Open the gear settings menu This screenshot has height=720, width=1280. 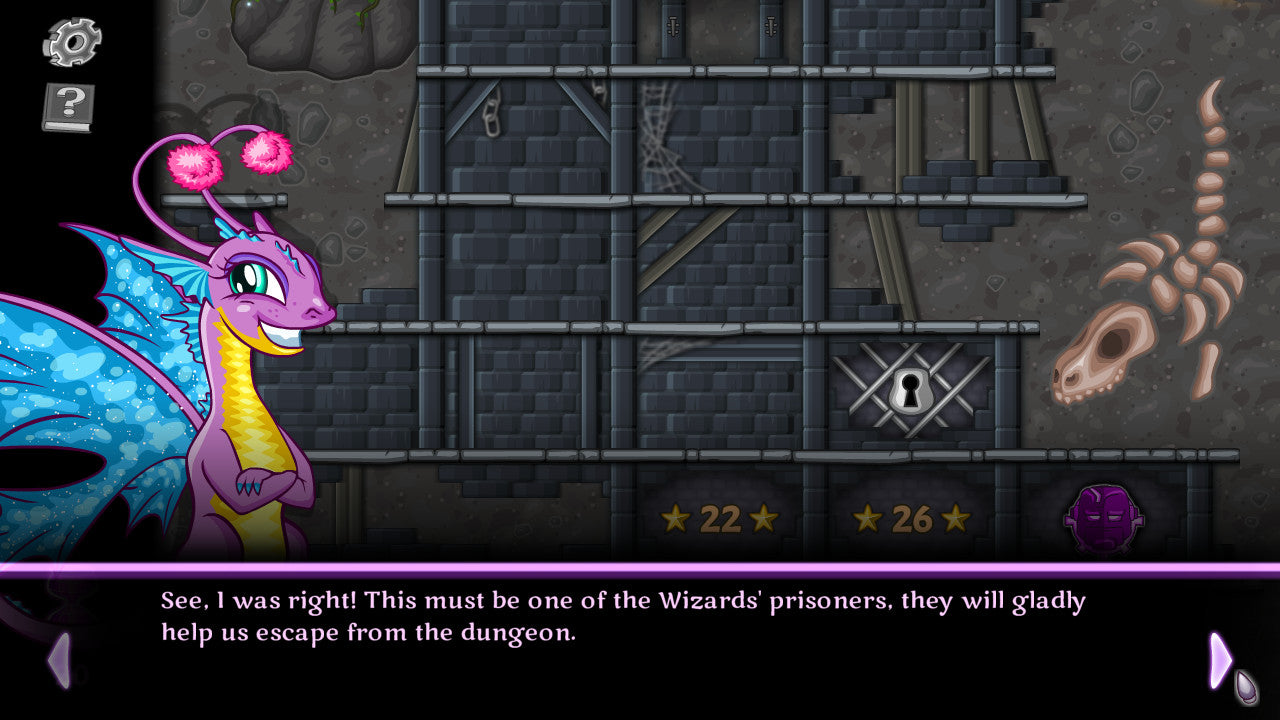point(71,42)
